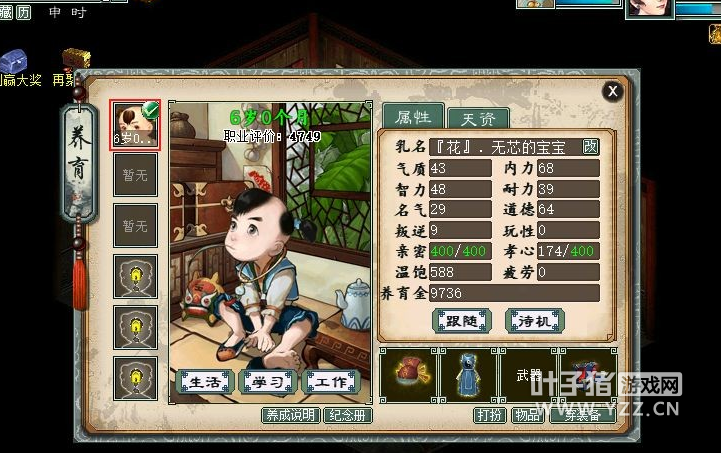Open the 养成说明 raising guide
Image resolution: width=721 pixels, height=453 pixels.
(x=290, y=414)
